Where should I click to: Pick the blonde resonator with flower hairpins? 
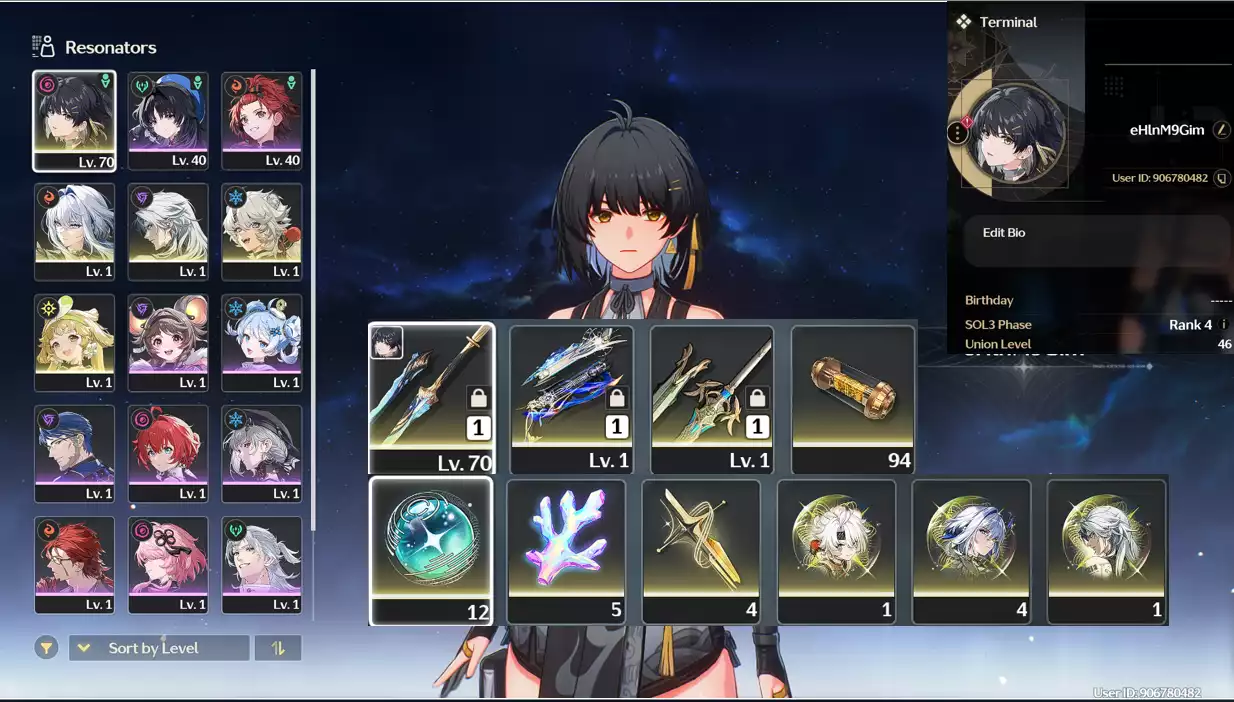point(74,342)
